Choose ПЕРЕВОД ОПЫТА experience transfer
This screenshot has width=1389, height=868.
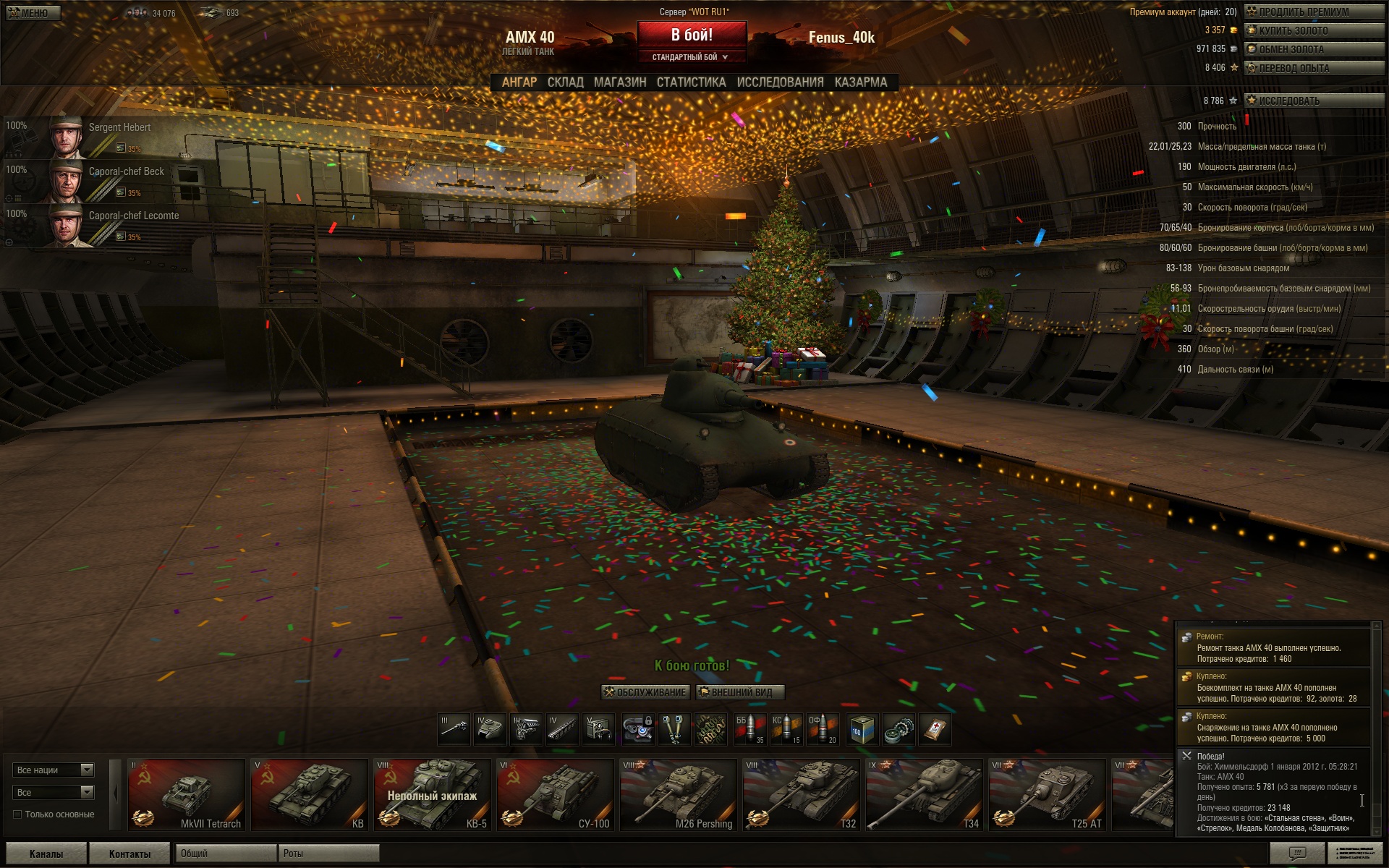tap(1313, 68)
